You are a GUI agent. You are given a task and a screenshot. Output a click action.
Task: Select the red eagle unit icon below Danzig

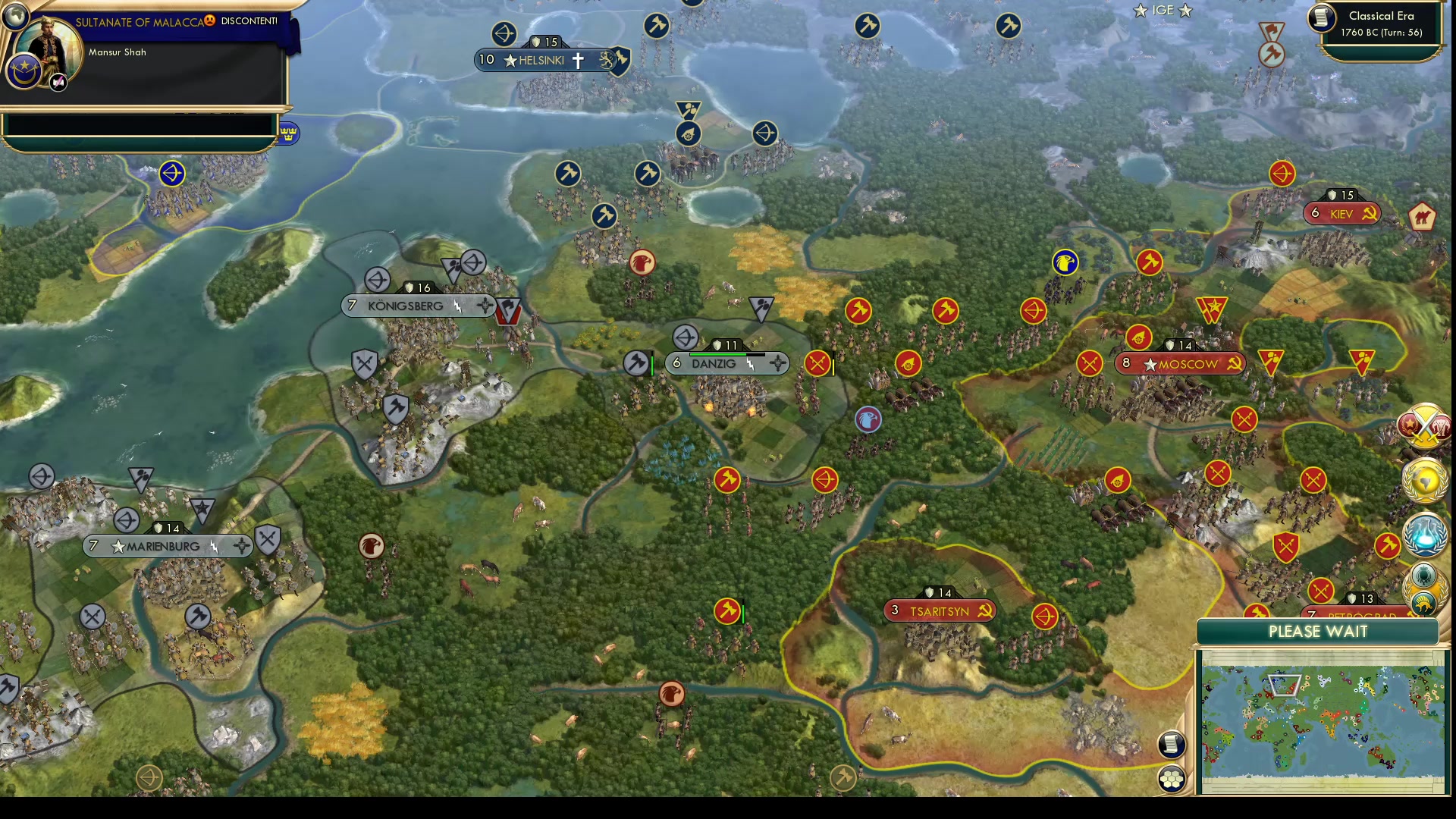click(x=867, y=420)
